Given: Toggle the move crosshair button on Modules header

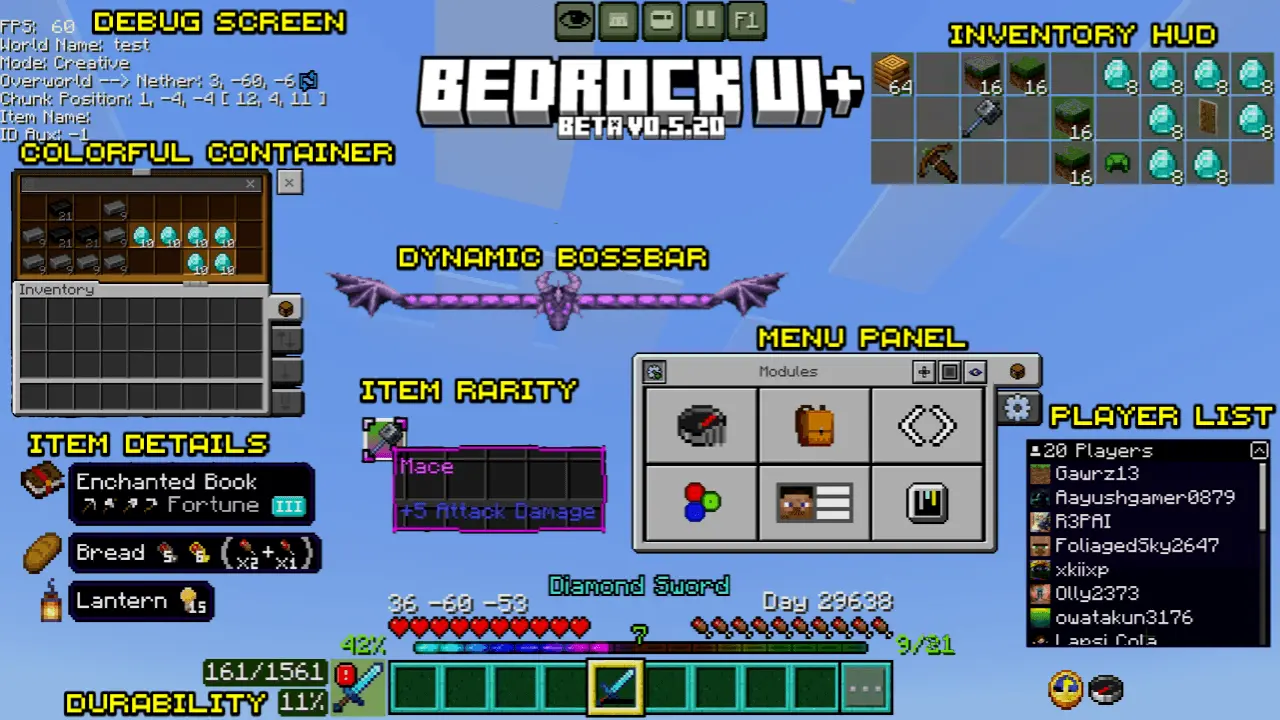Looking at the screenshot, I should click(923, 371).
